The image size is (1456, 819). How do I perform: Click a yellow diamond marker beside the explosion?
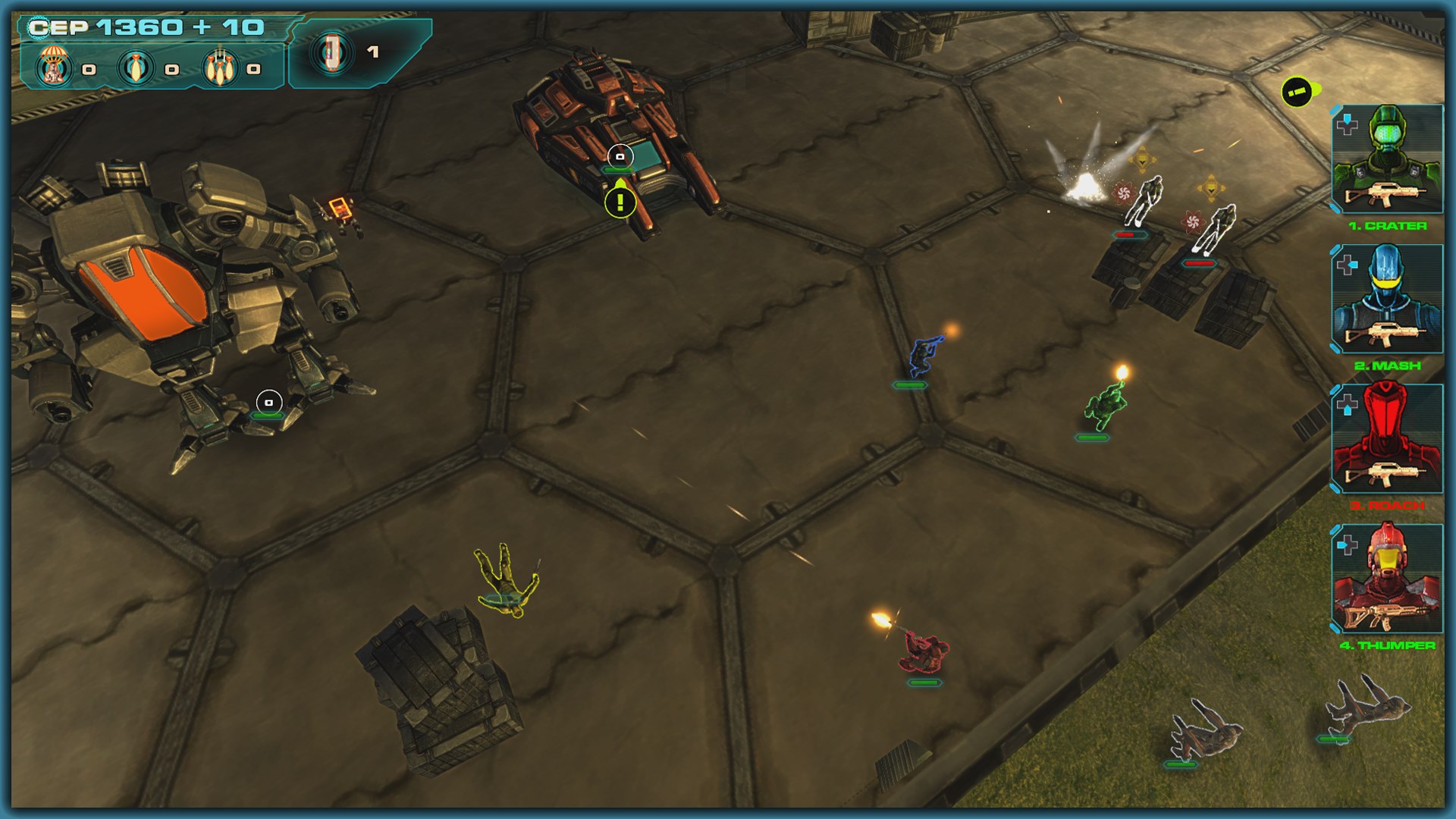(x=1142, y=159)
